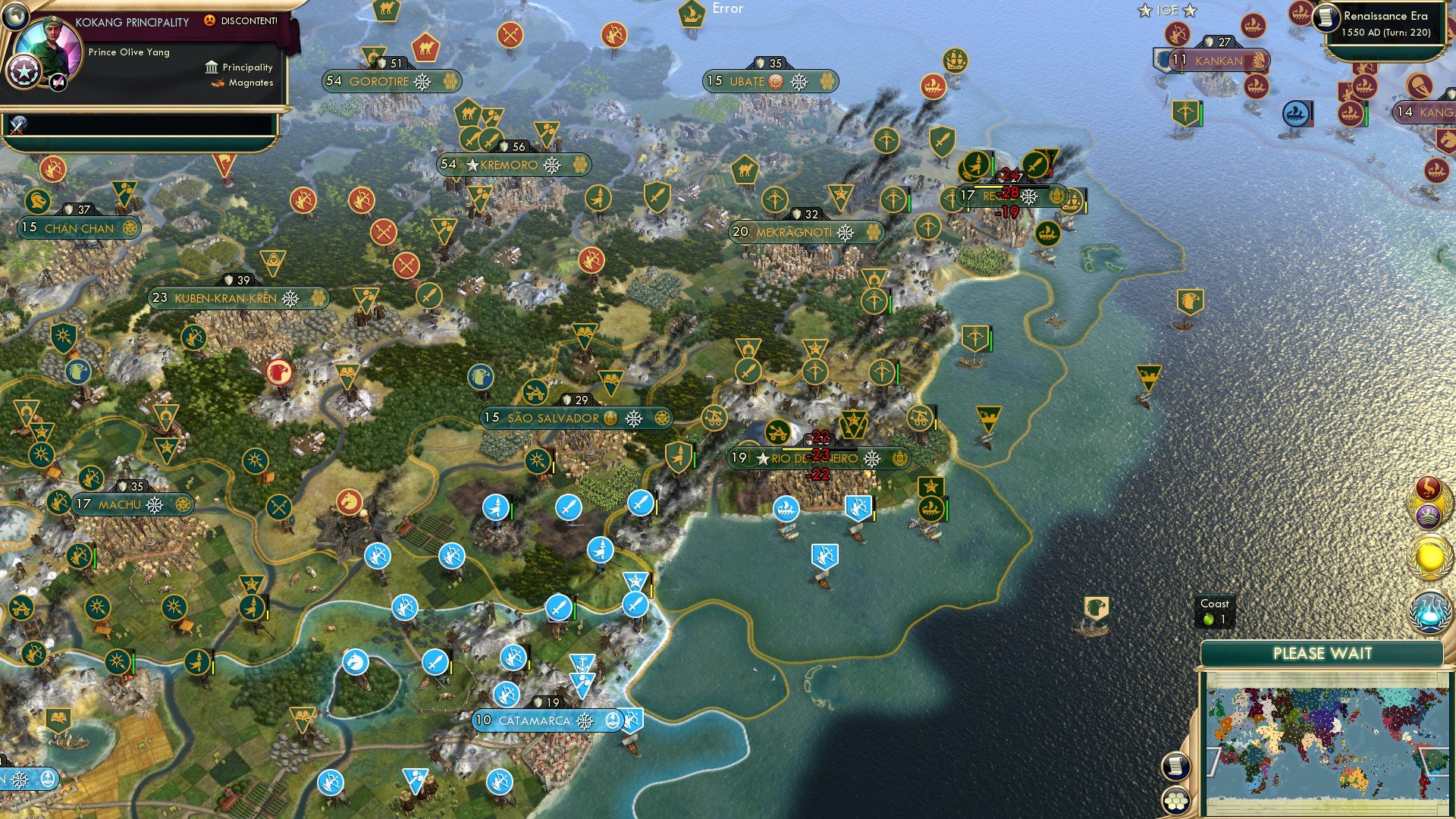Image resolution: width=1456 pixels, height=819 pixels.
Task: Click the Principality government icon
Action: tap(211, 67)
